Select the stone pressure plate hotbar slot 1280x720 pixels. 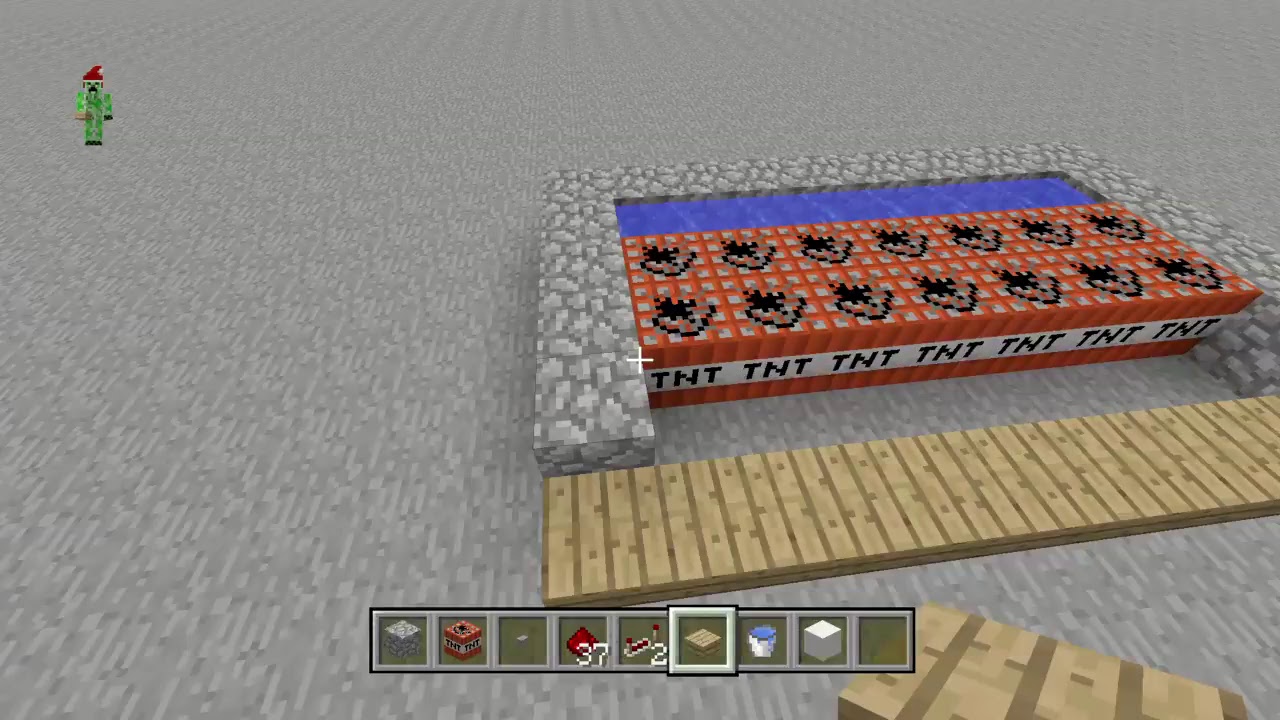tap(522, 640)
